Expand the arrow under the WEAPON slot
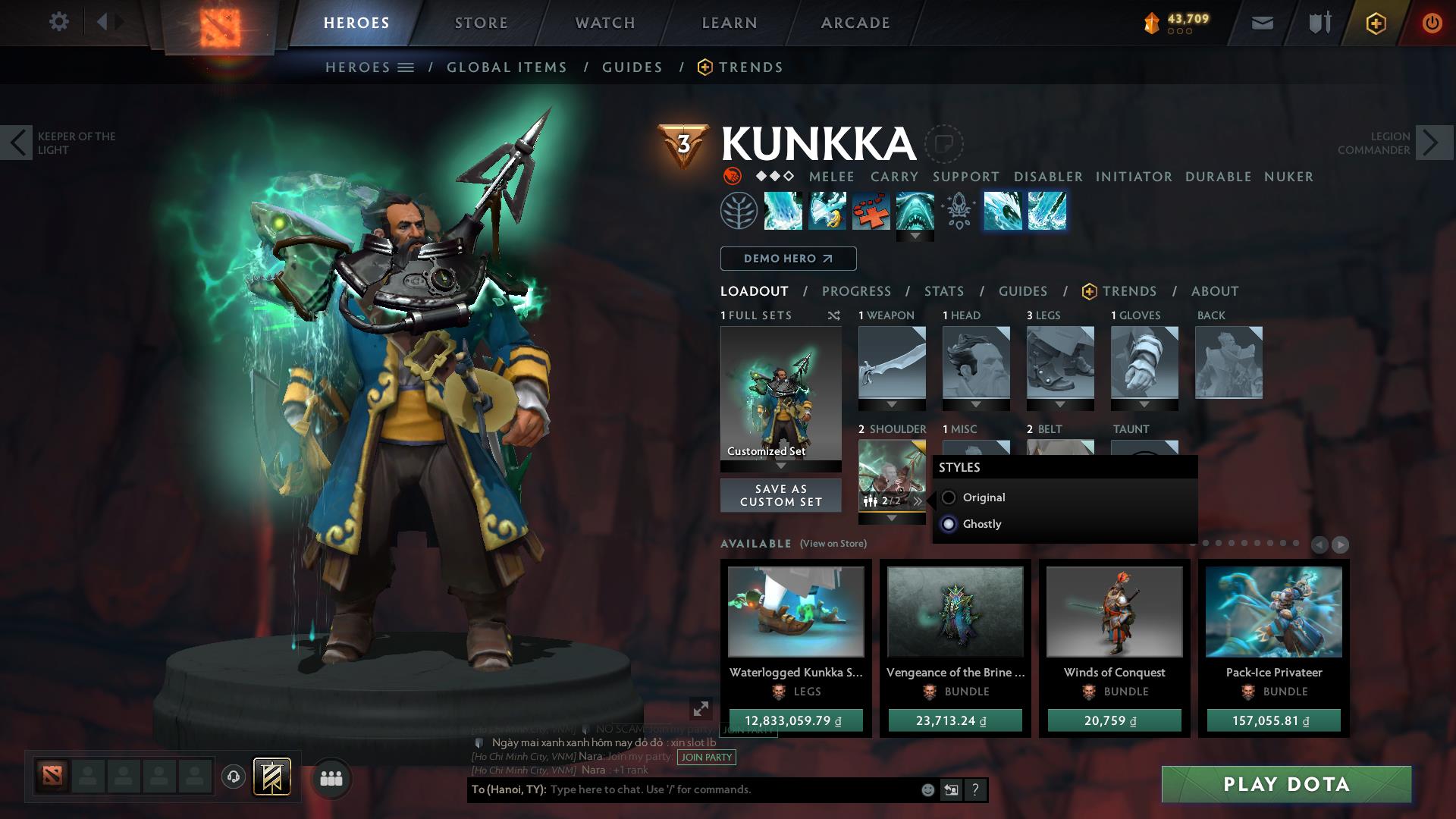The height and width of the screenshot is (819, 1456). pyautogui.click(x=891, y=403)
